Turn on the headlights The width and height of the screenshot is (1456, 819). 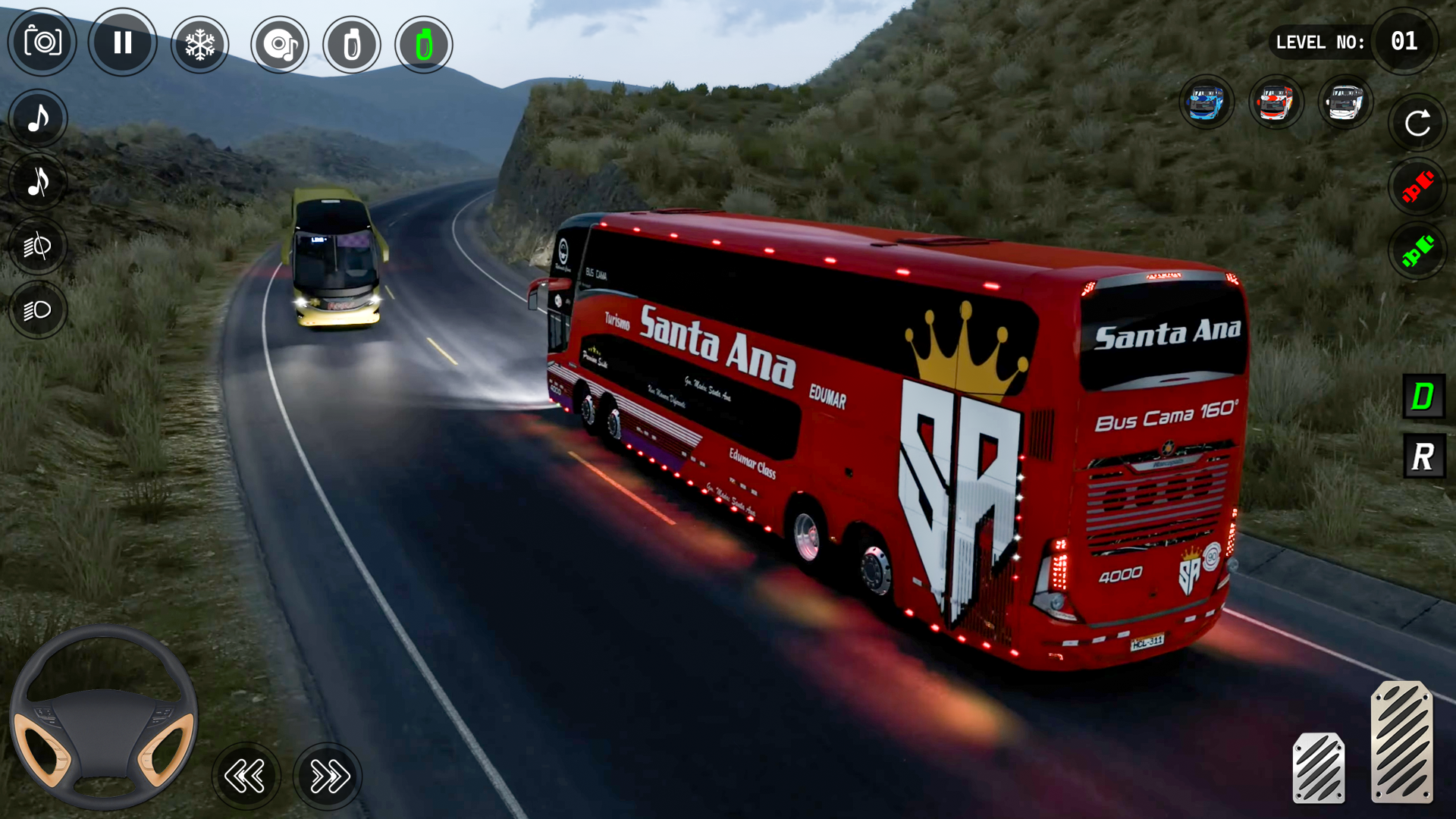38,310
